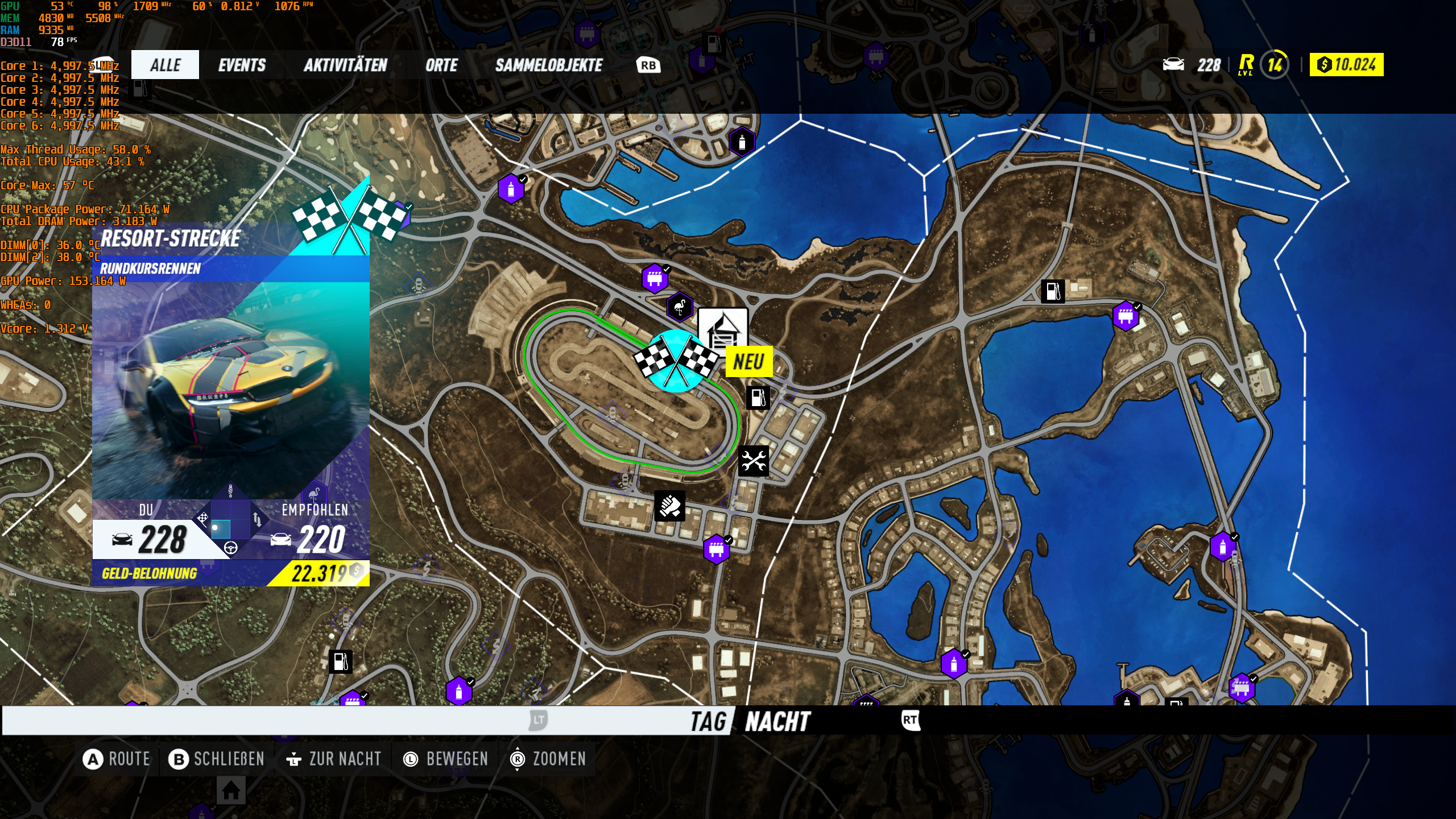The image size is (1456, 819).
Task: Toggle the map from TAG to NACHT
Action: [777, 719]
